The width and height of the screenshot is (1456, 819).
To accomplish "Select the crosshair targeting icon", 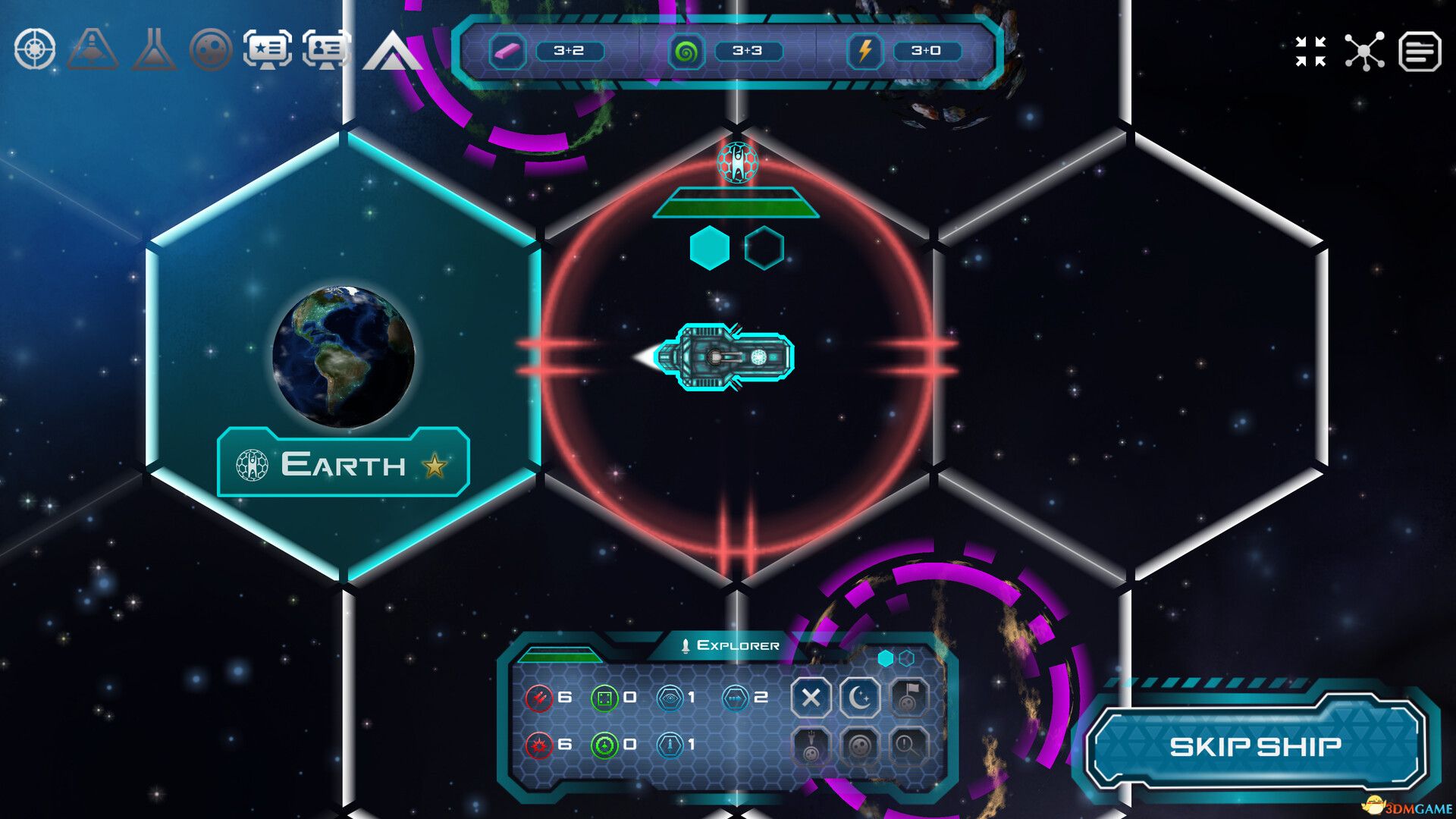I will (36, 49).
